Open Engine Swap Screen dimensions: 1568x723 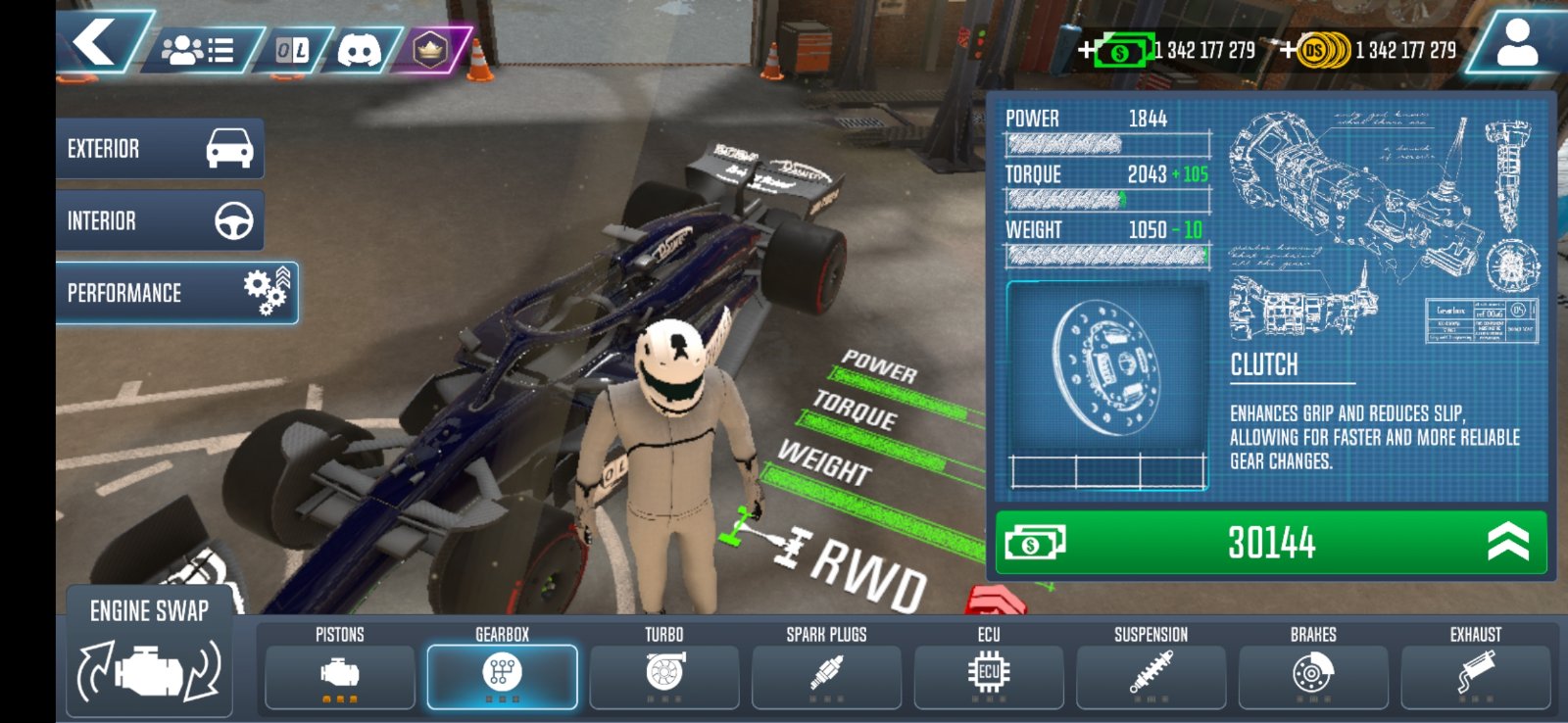coord(149,651)
